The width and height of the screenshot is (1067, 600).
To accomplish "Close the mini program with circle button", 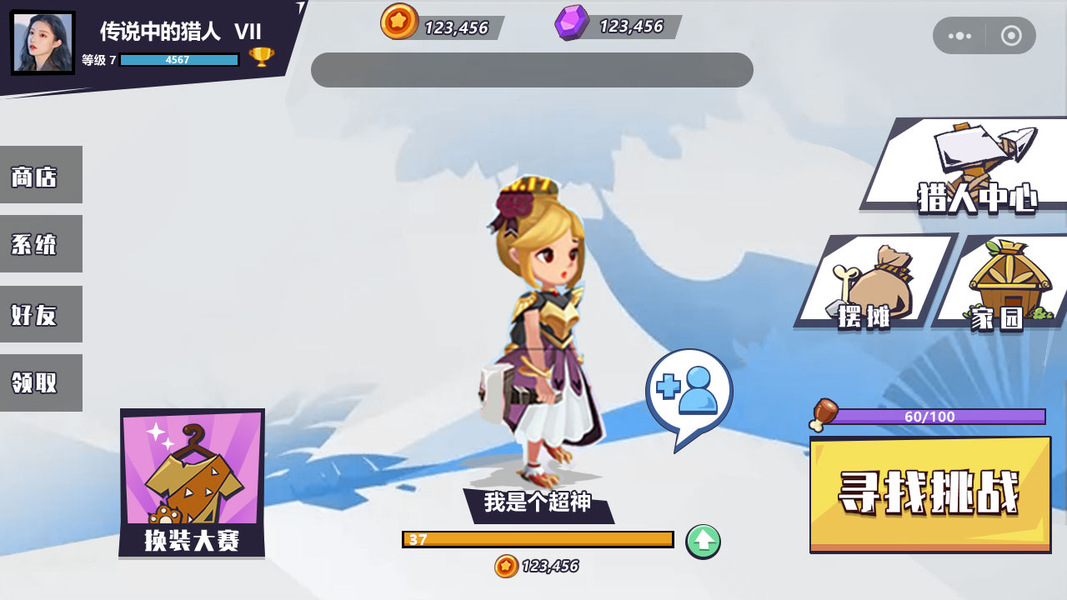I will pyautogui.click(x=1011, y=36).
